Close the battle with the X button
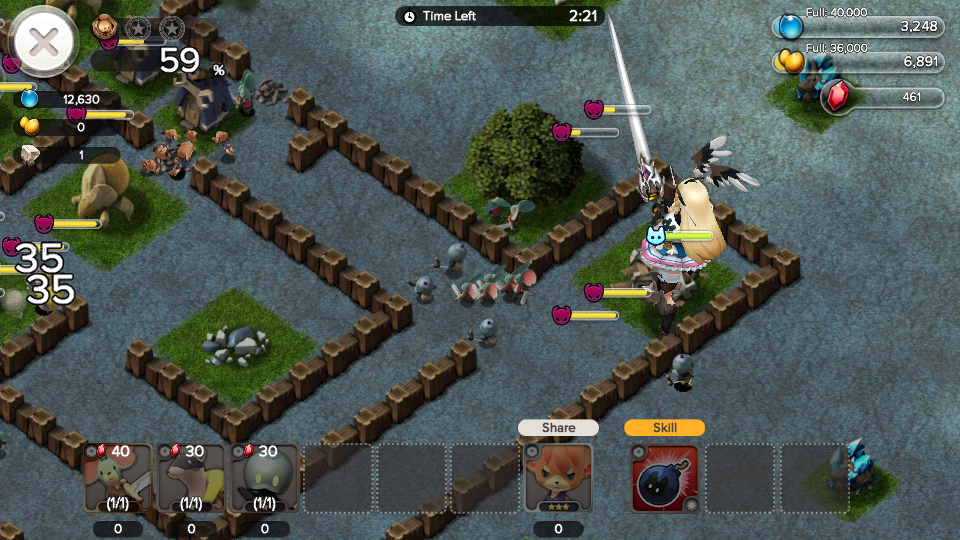 coord(43,41)
